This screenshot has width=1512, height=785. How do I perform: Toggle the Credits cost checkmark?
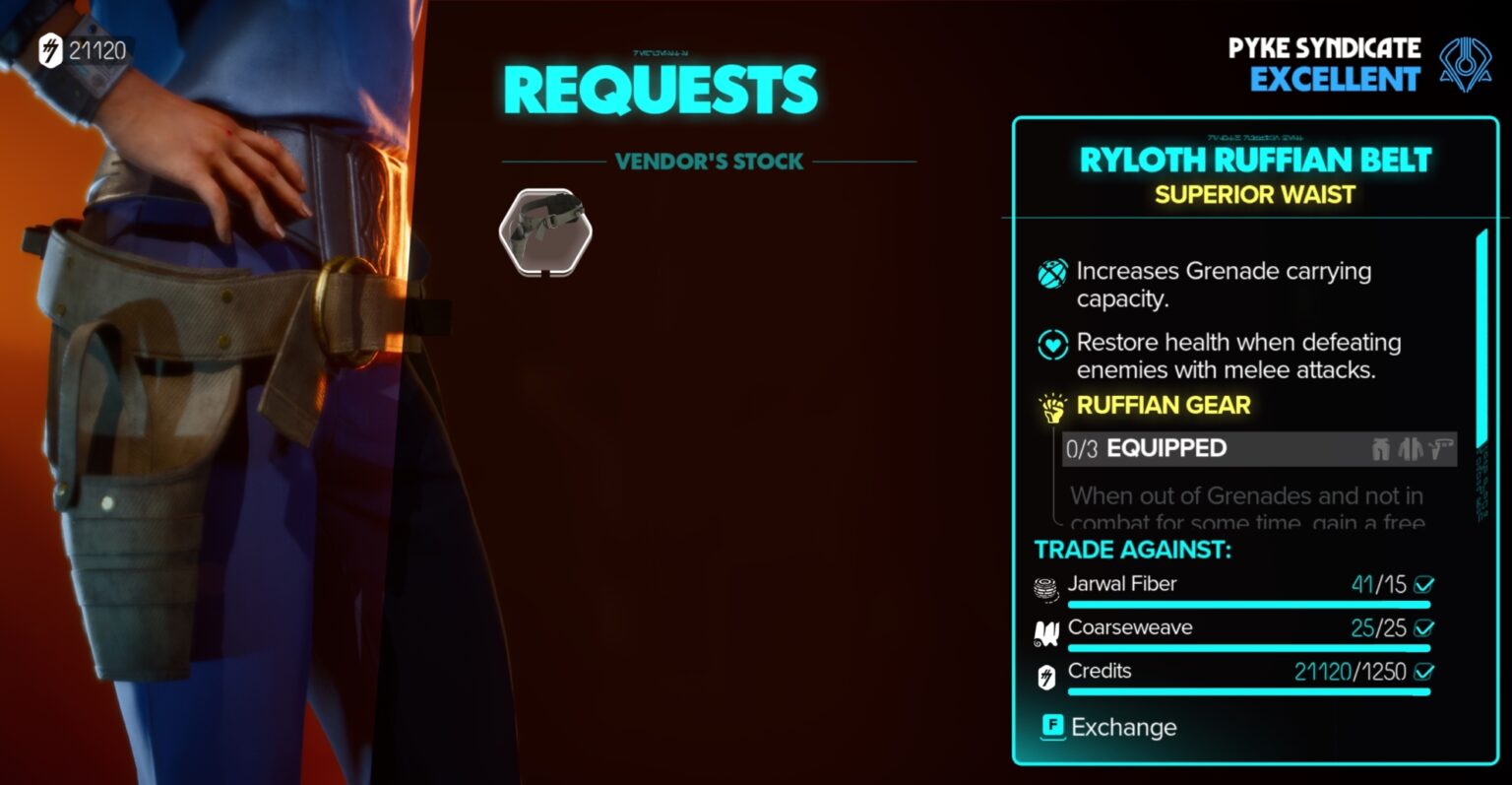tap(1424, 671)
